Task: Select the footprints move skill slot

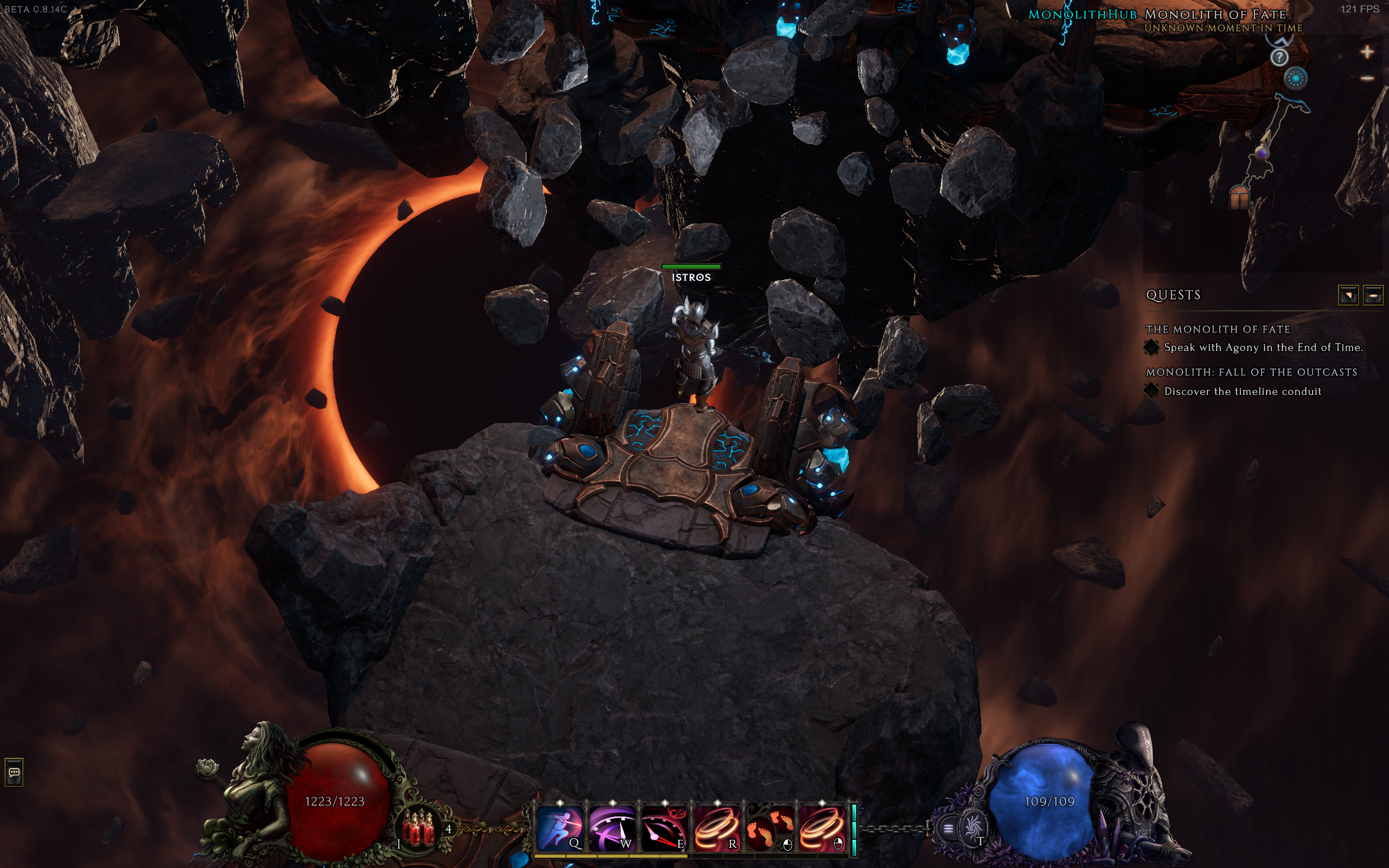Action: [770, 827]
